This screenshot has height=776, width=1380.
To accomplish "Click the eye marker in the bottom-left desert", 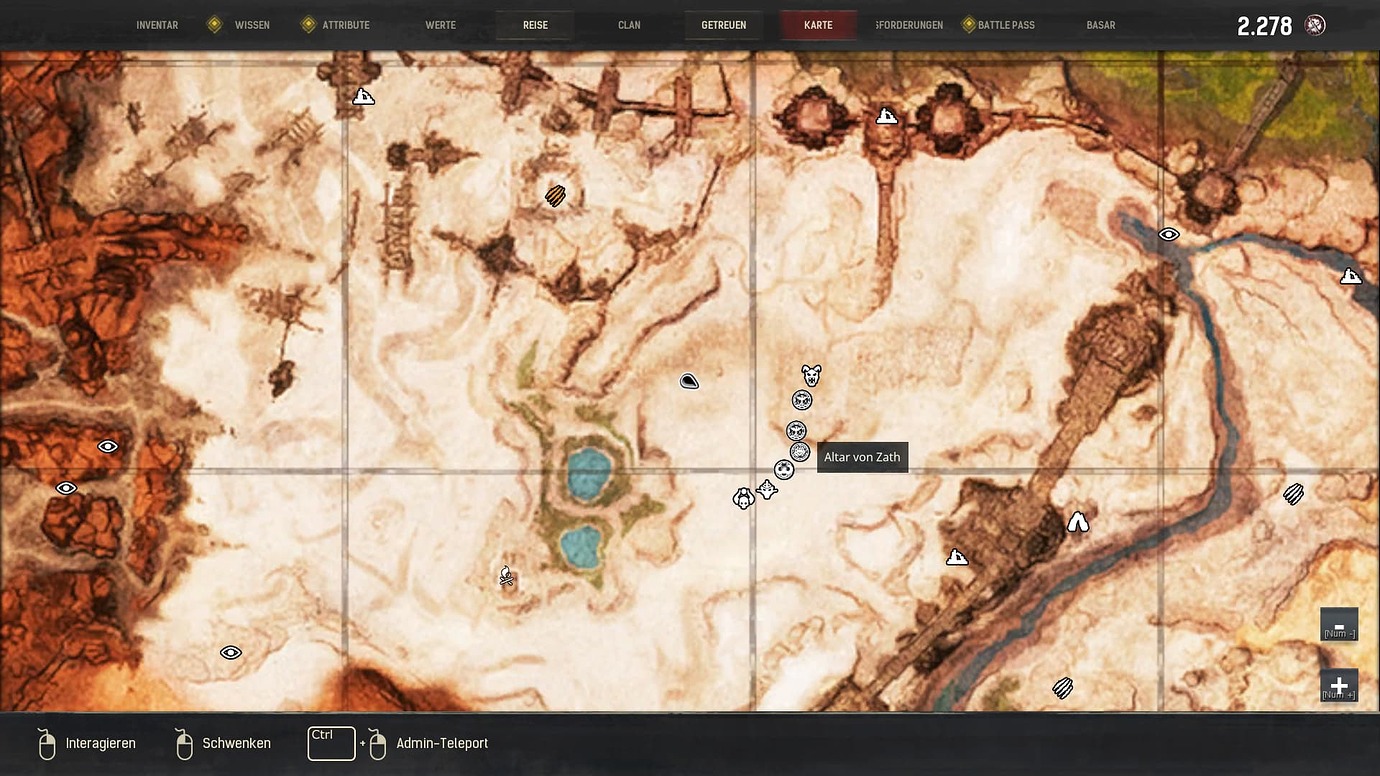I will point(230,652).
